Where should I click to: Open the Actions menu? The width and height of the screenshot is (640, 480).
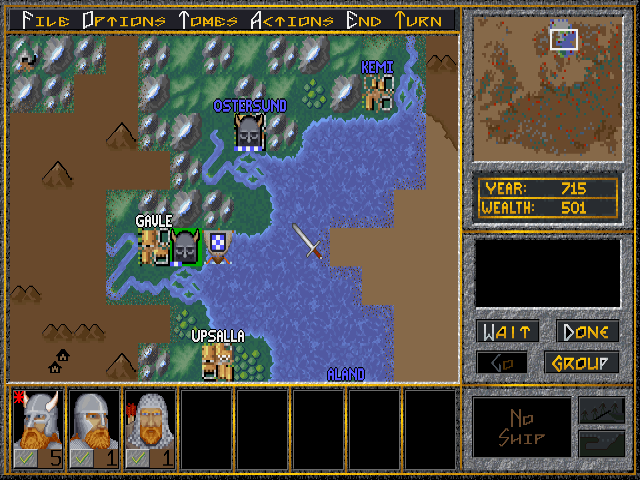pyautogui.click(x=292, y=20)
